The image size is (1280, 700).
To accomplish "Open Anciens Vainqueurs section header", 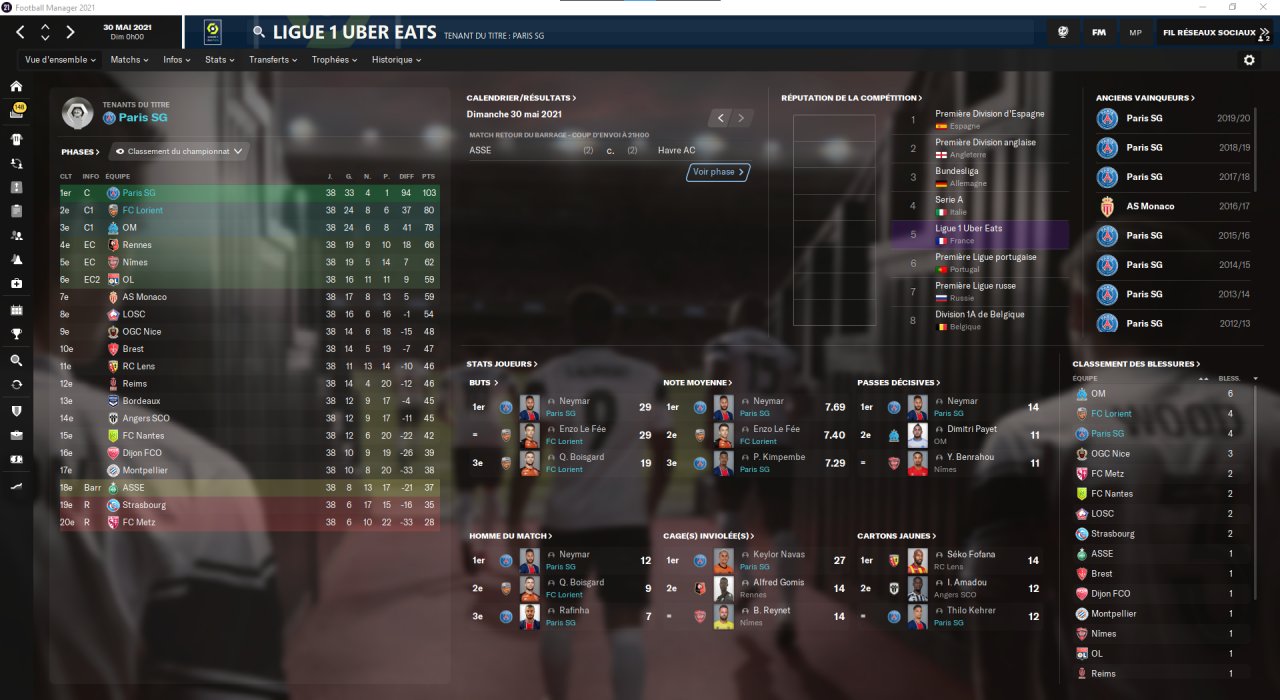I will click(x=1145, y=98).
